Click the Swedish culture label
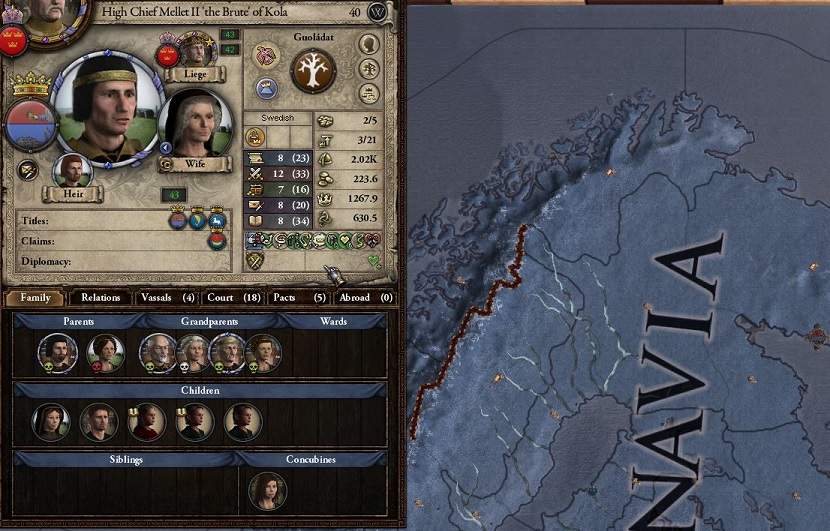The height and width of the screenshot is (531, 830). (x=278, y=117)
